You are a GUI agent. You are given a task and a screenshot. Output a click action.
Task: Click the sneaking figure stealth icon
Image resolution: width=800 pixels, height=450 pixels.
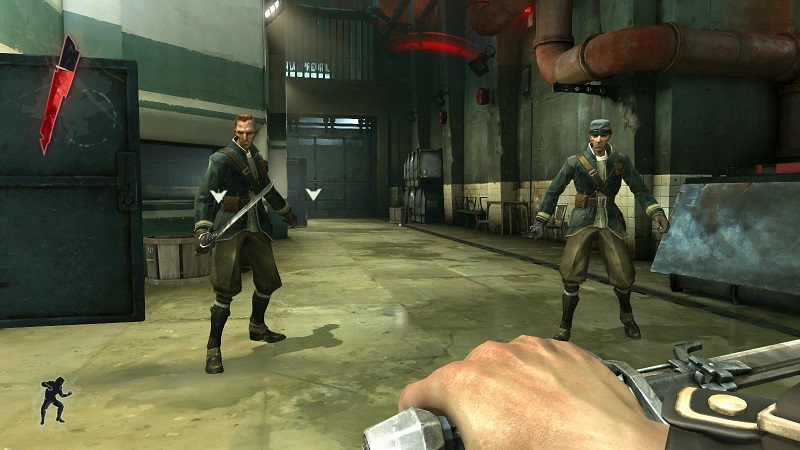pos(53,400)
